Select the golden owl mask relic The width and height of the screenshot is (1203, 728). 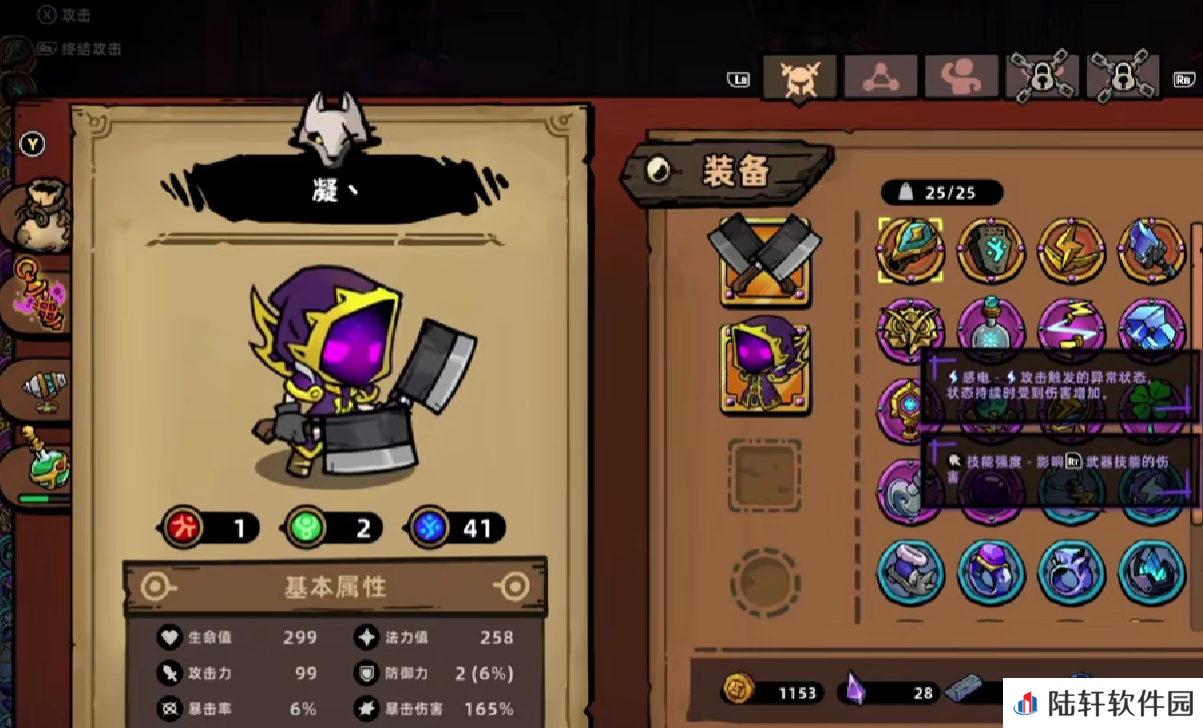tap(910, 328)
